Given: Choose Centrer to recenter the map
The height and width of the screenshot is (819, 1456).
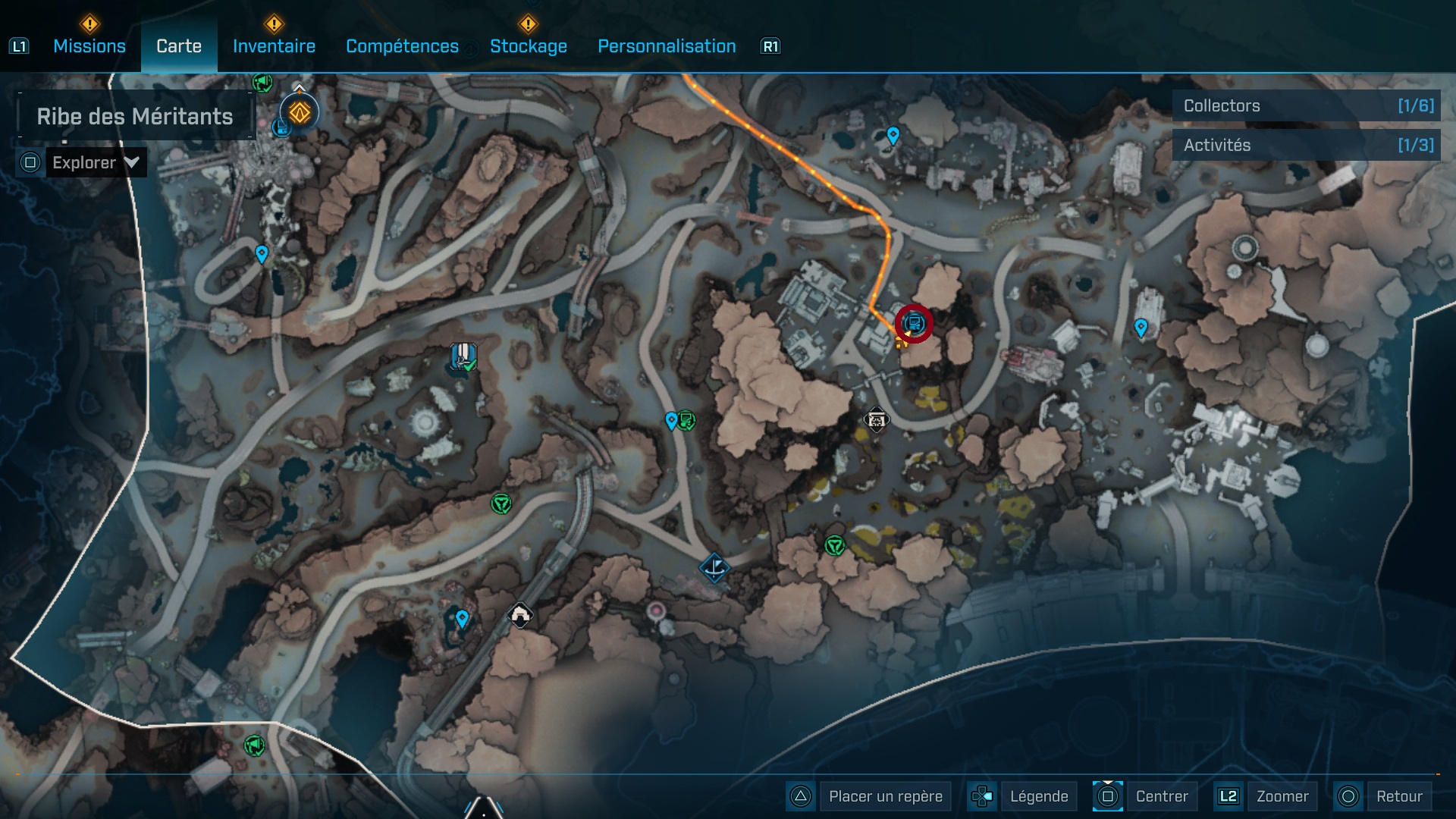Looking at the screenshot, I should (1161, 796).
